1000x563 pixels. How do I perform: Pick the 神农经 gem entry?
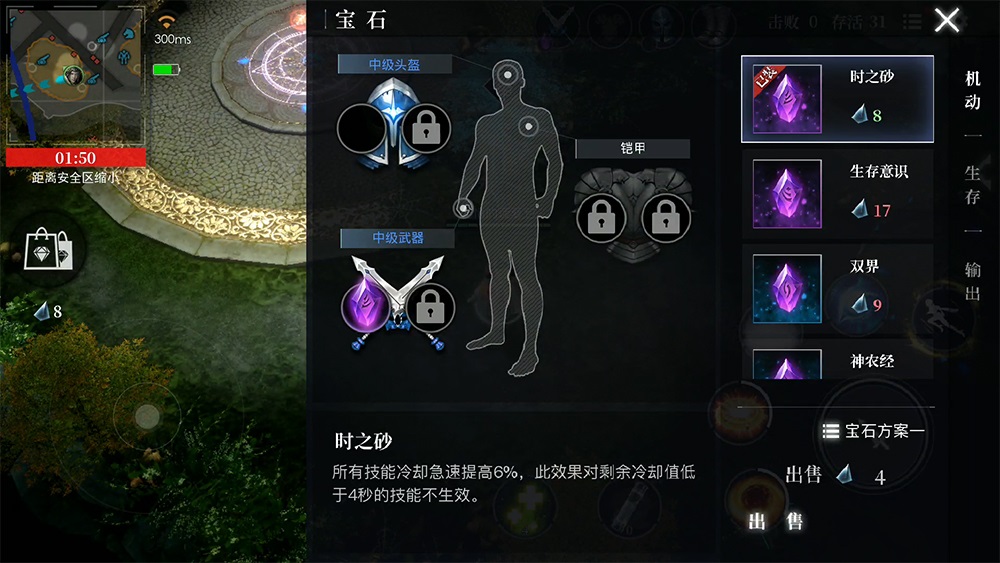(837, 362)
